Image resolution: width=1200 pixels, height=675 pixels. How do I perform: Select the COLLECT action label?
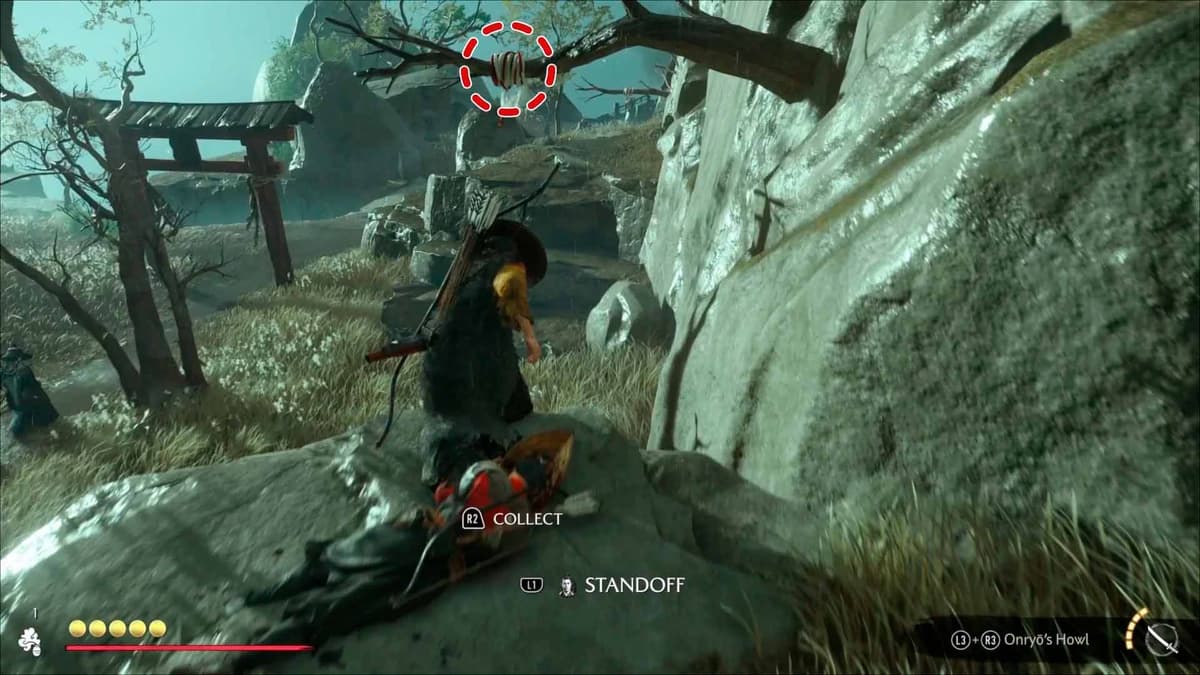(x=527, y=519)
